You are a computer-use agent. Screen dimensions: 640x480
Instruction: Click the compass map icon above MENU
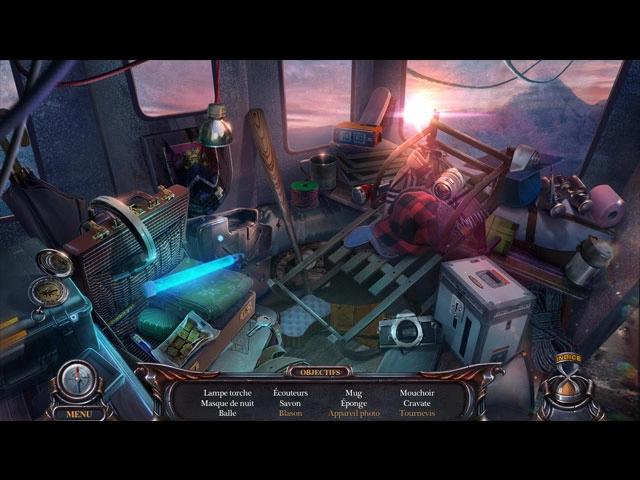(76, 381)
